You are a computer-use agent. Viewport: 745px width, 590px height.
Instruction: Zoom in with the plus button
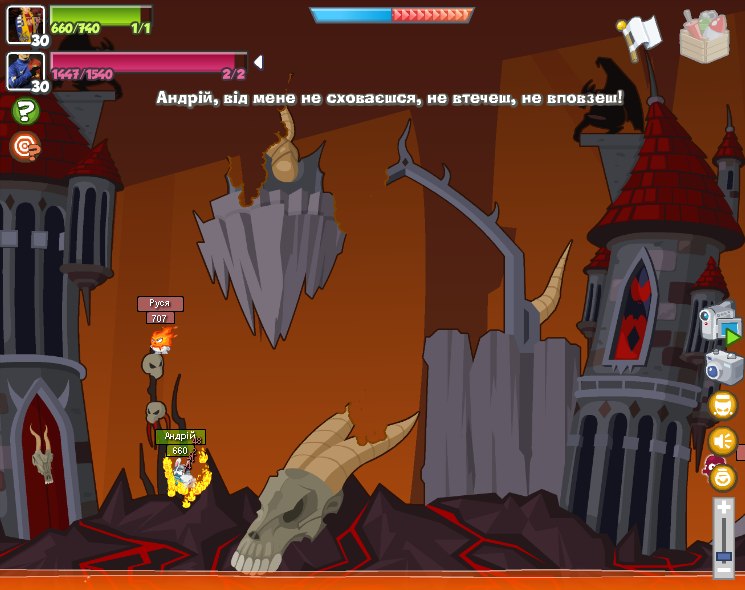724,509
